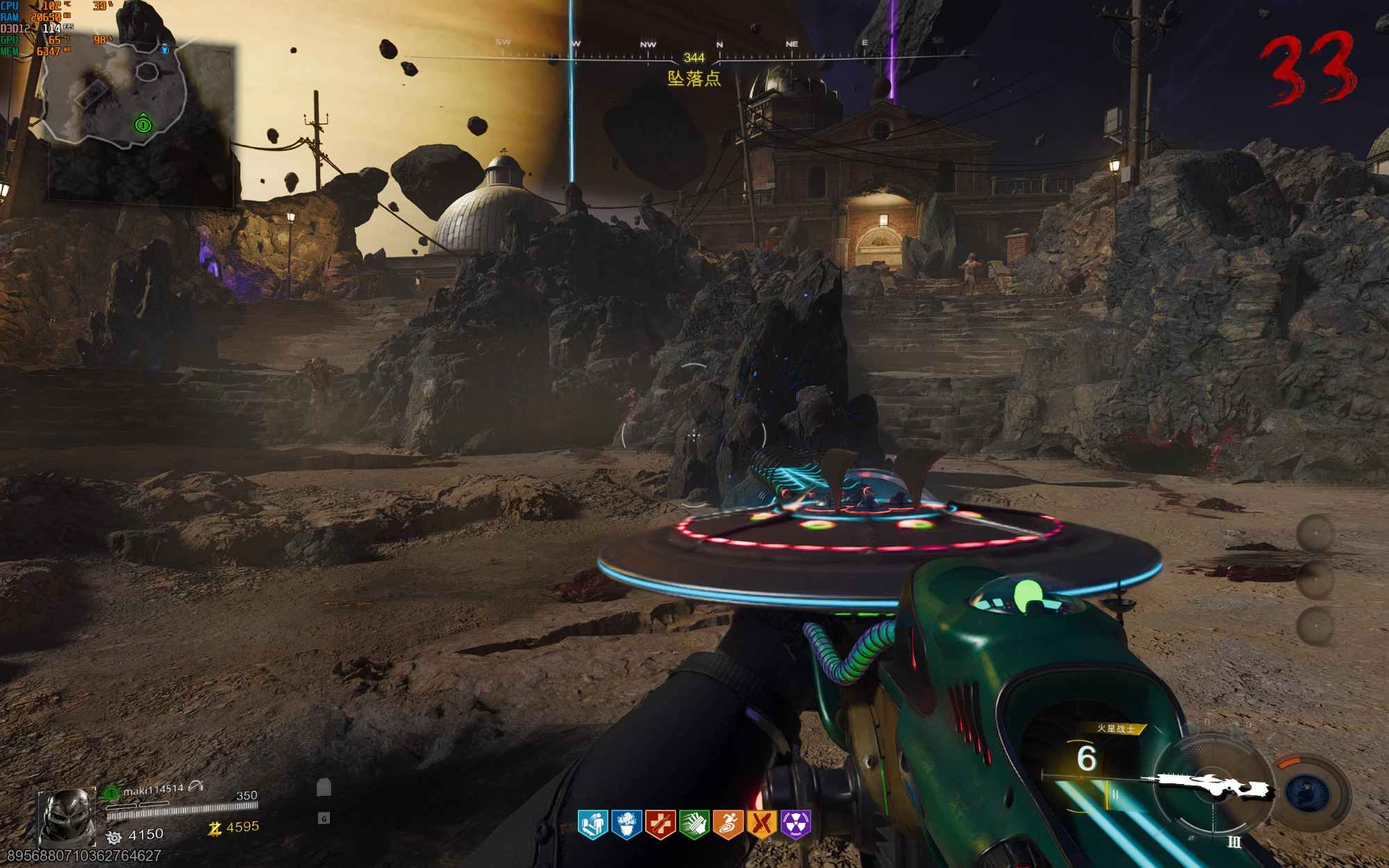The image size is (1389, 868).
Task: Select the Quick Revive perk icon
Action: (x=593, y=825)
